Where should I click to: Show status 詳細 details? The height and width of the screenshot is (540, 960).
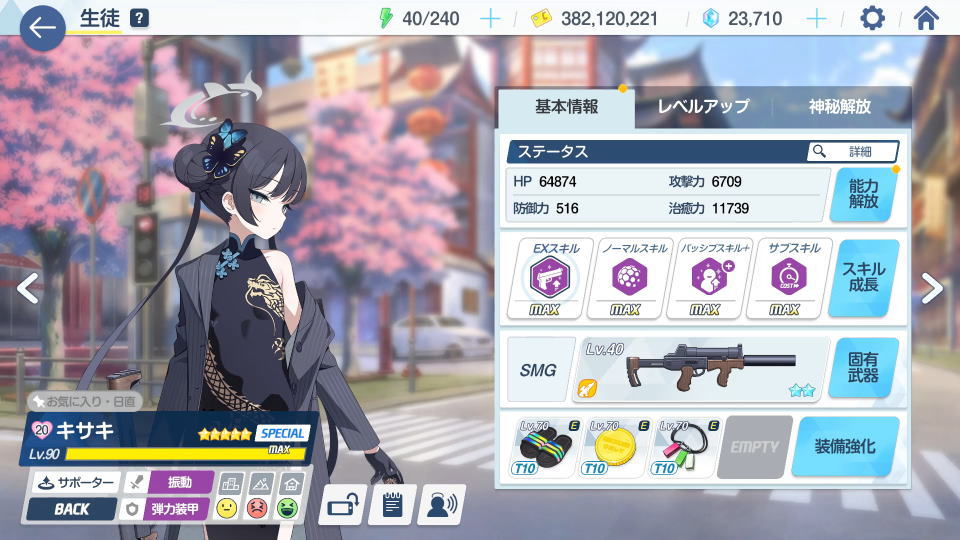pyautogui.click(x=852, y=151)
